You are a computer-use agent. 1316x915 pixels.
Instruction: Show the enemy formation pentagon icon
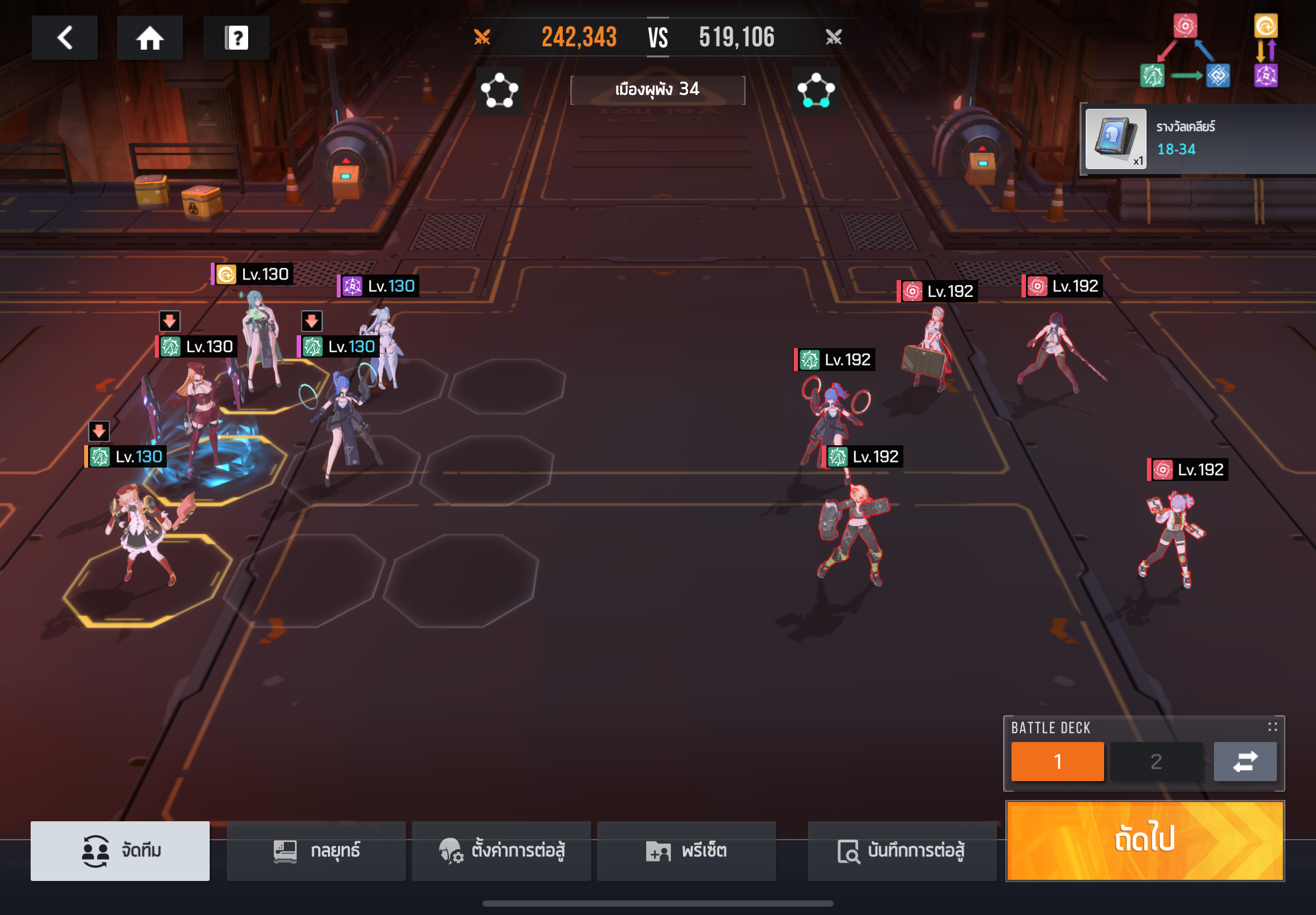(816, 90)
